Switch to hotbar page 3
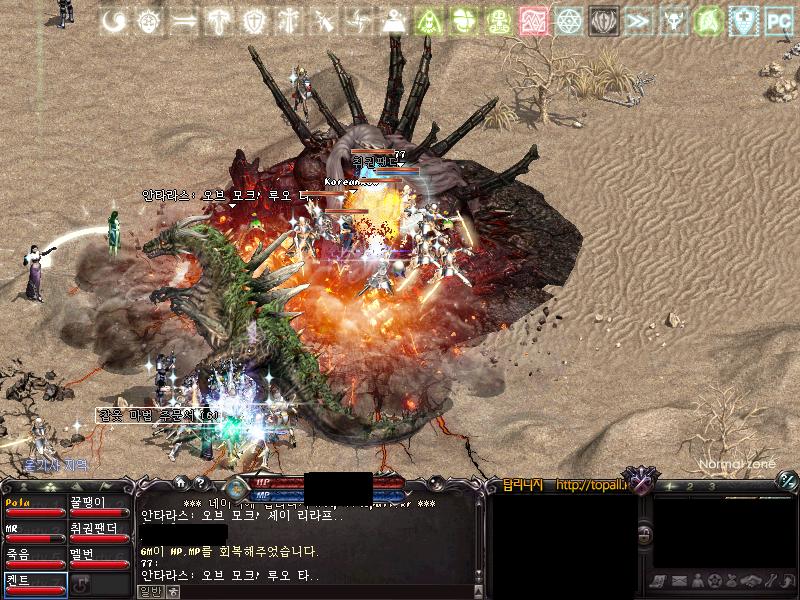Viewport: 800px width, 600px height. pyautogui.click(x=711, y=486)
